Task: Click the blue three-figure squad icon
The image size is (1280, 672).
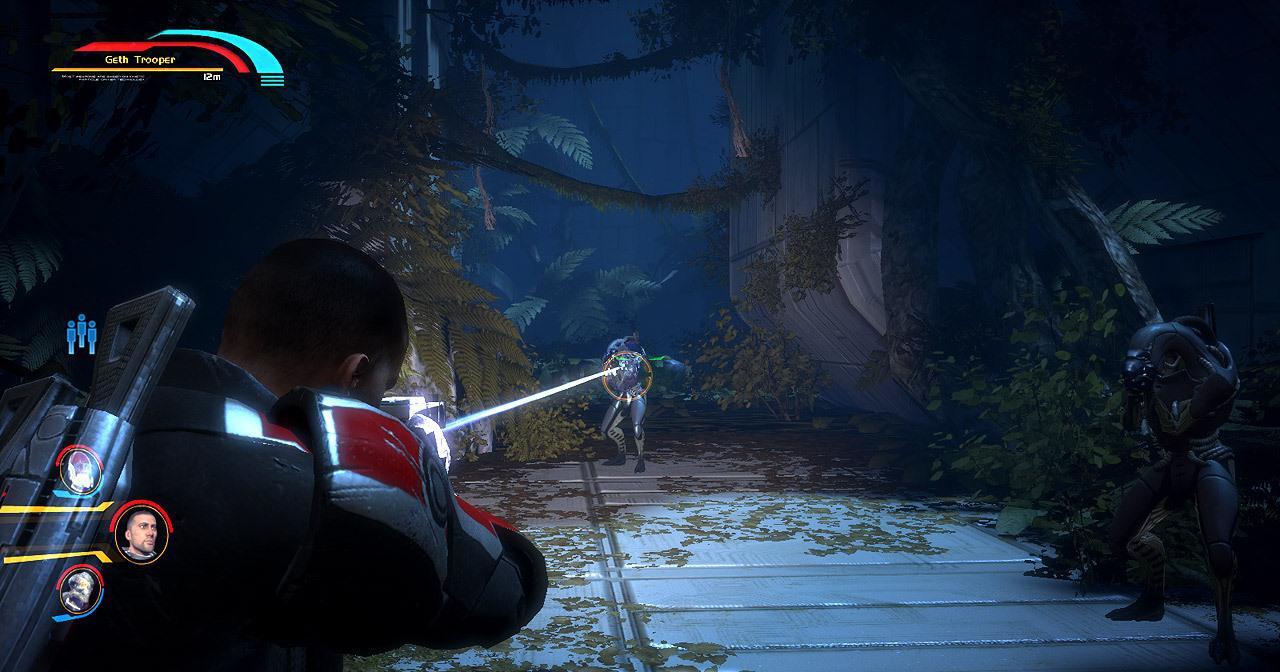Action: coord(82,334)
